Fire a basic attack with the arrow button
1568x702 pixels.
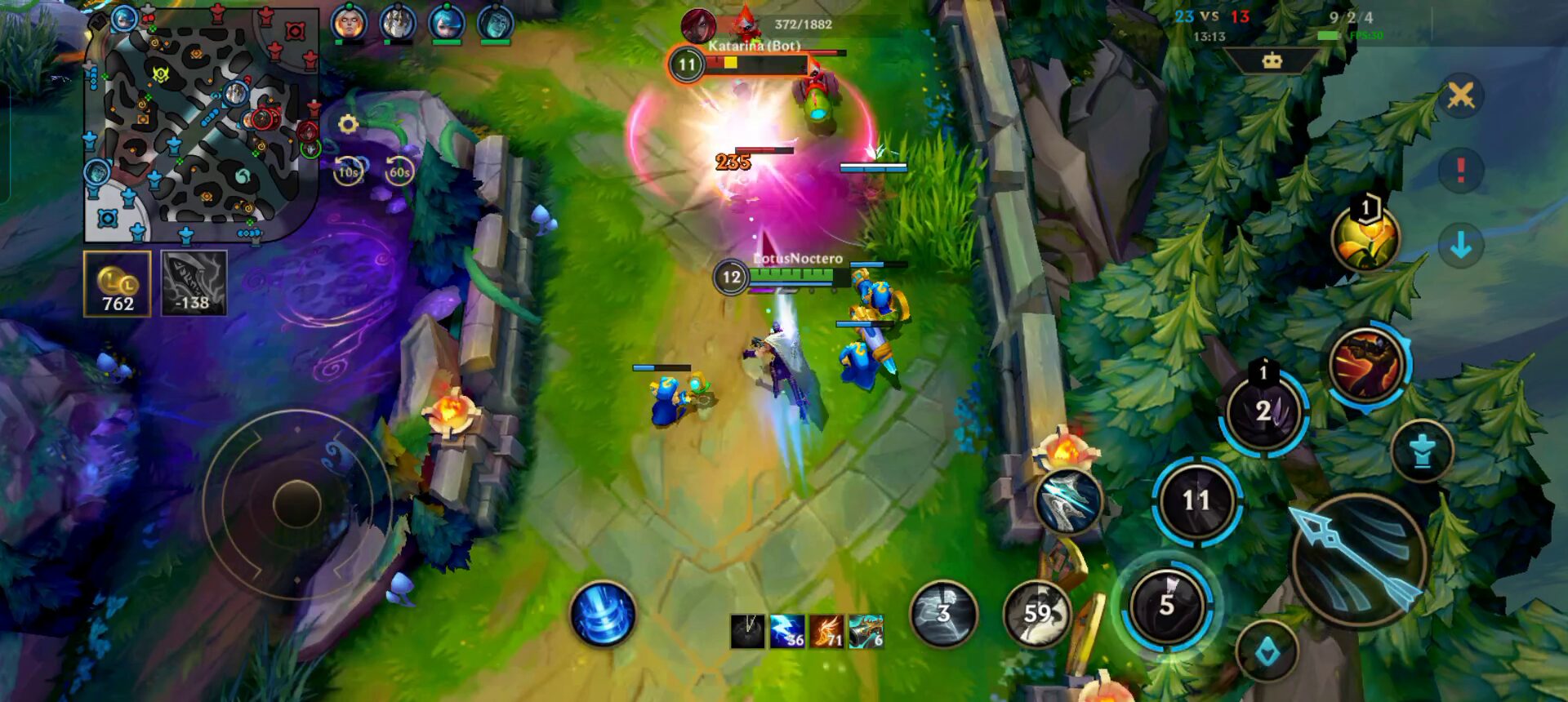pos(1359,560)
